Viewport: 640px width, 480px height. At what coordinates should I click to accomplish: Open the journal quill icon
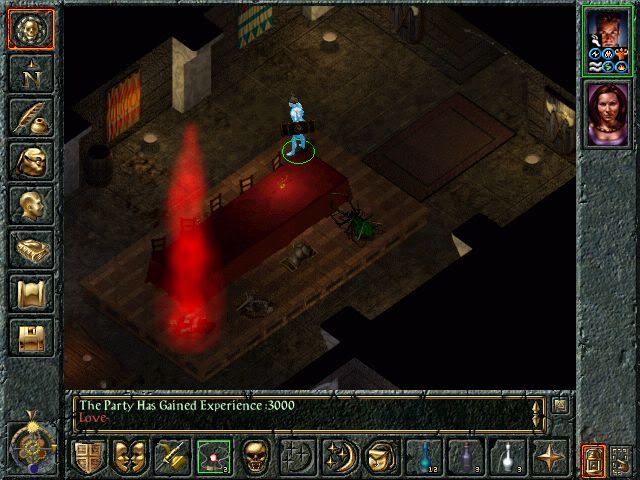[31, 117]
